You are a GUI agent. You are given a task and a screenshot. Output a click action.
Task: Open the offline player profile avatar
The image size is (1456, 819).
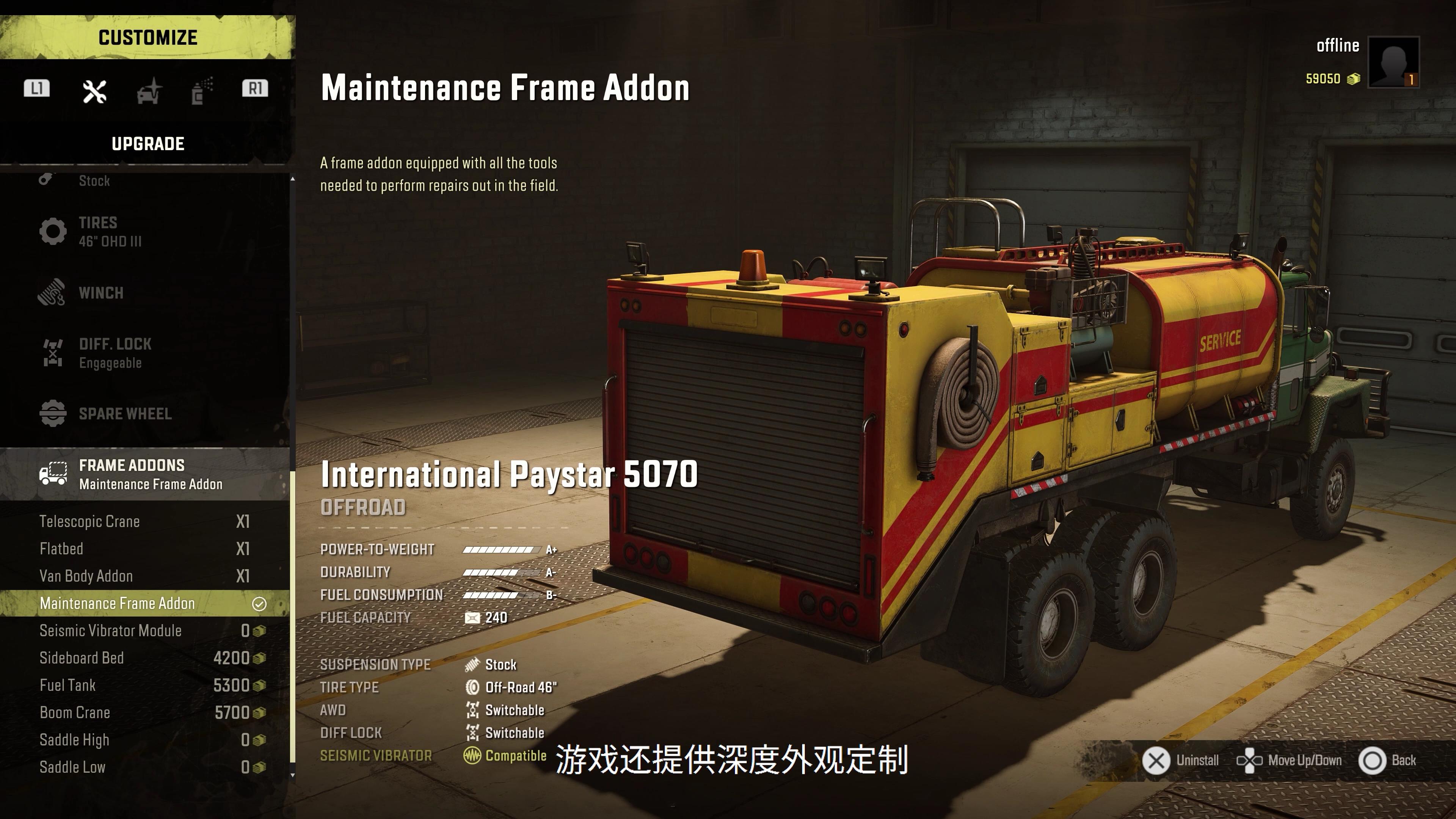(x=1393, y=62)
